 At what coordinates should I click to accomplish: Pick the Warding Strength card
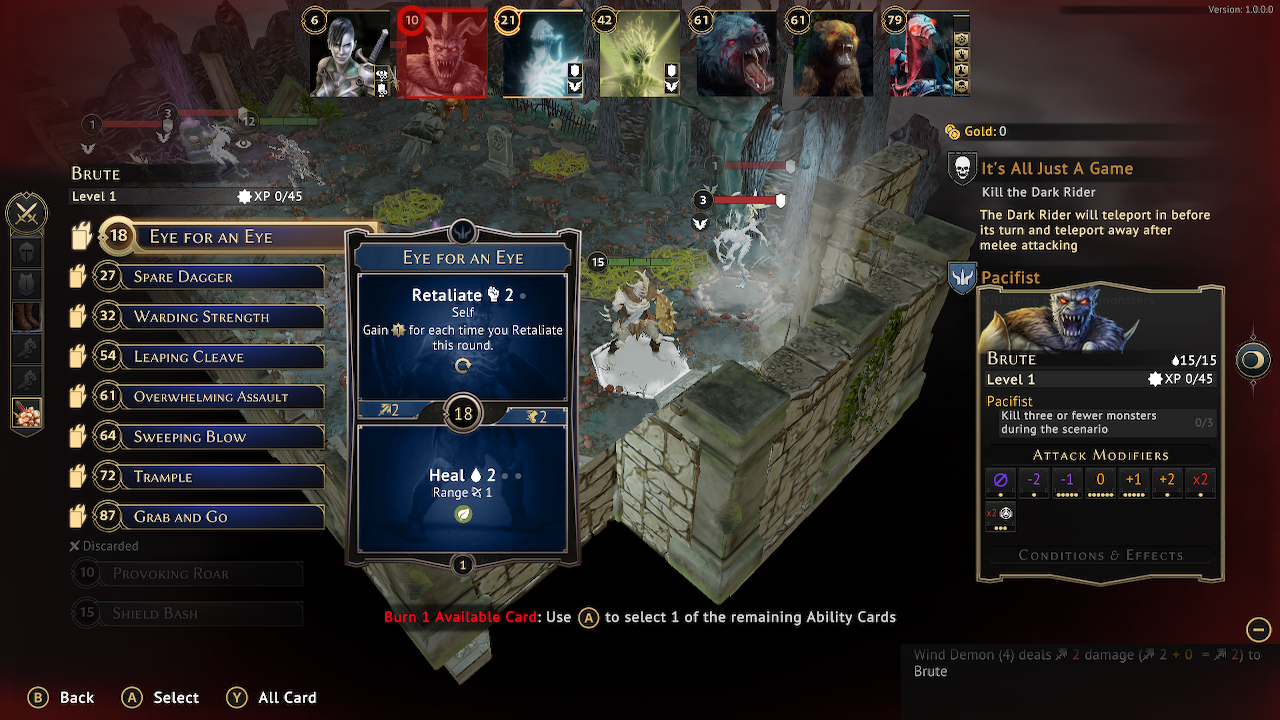point(225,317)
